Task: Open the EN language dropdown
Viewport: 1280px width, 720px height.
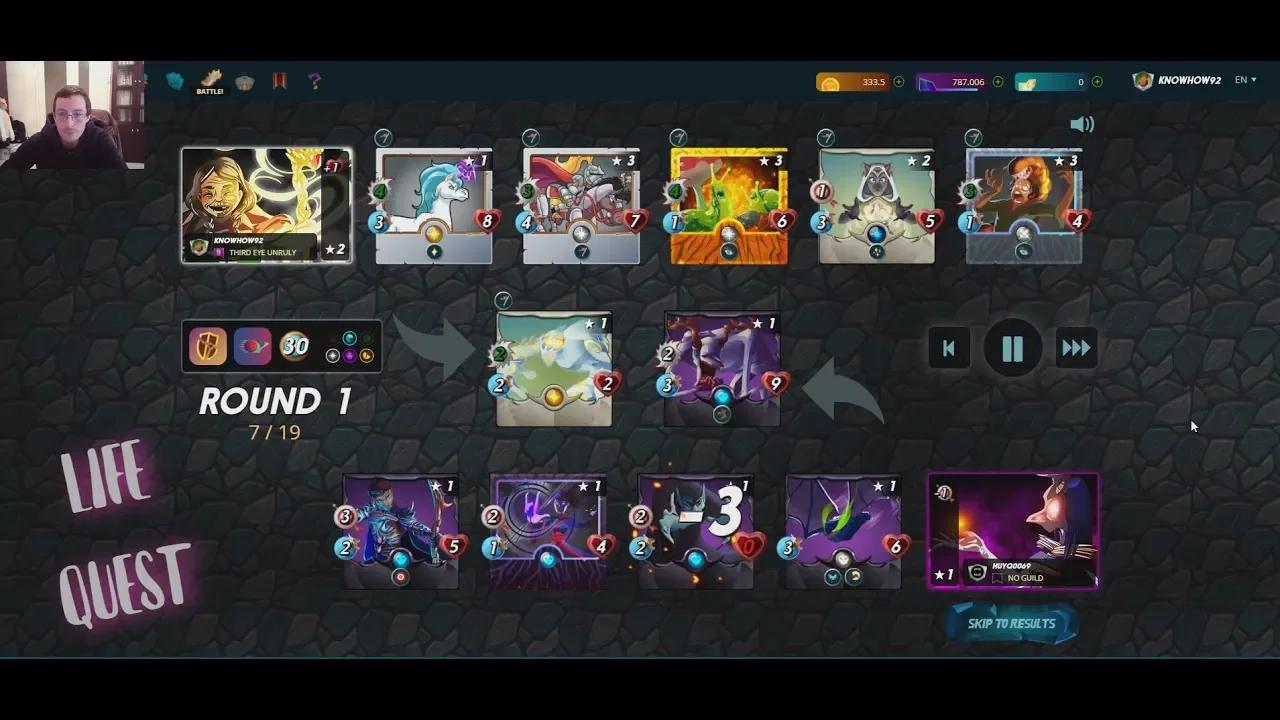Action: pyautogui.click(x=1245, y=79)
